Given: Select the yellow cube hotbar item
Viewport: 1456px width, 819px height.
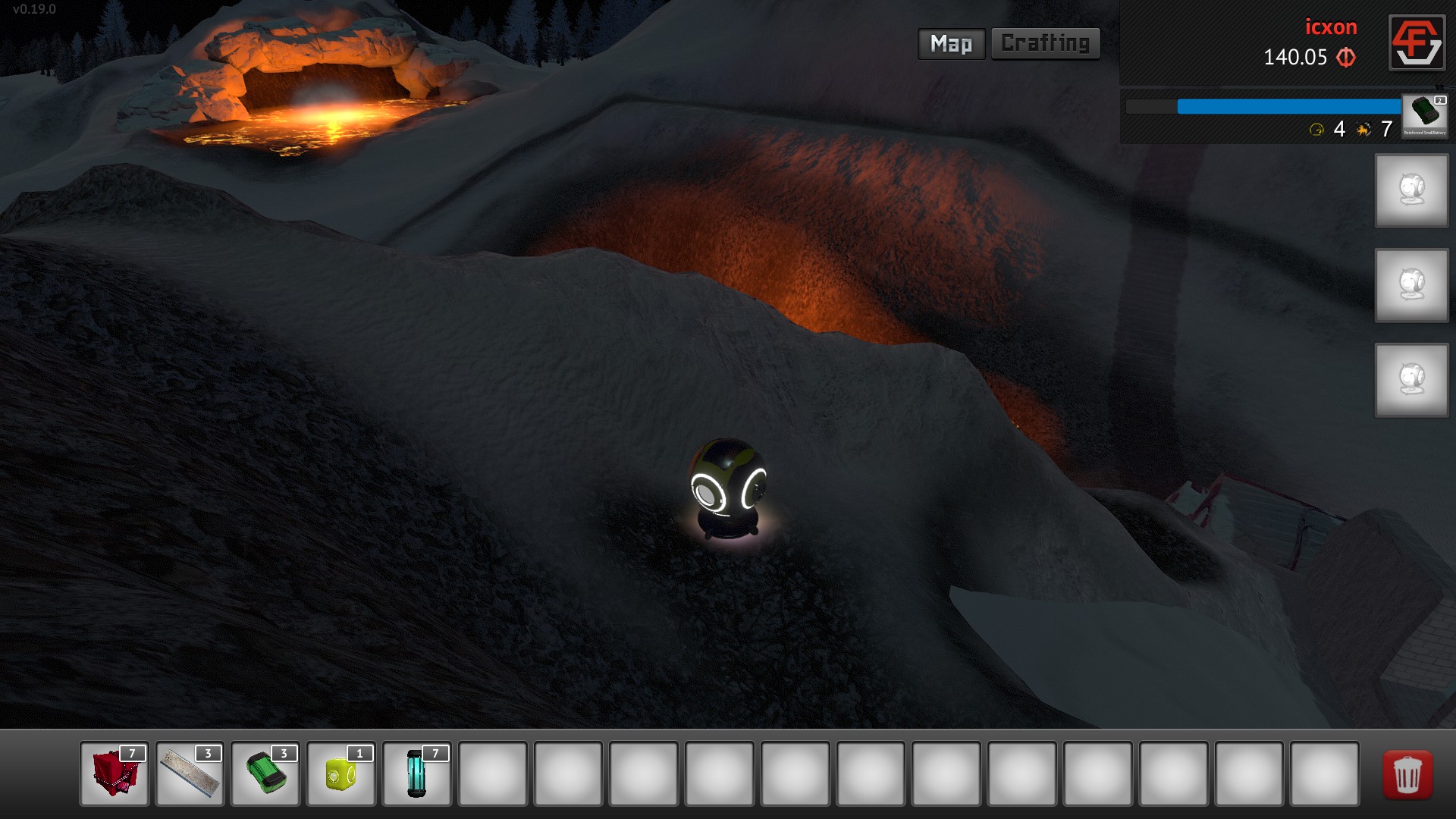Looking at the screenshot, I should tap(340, 773).
